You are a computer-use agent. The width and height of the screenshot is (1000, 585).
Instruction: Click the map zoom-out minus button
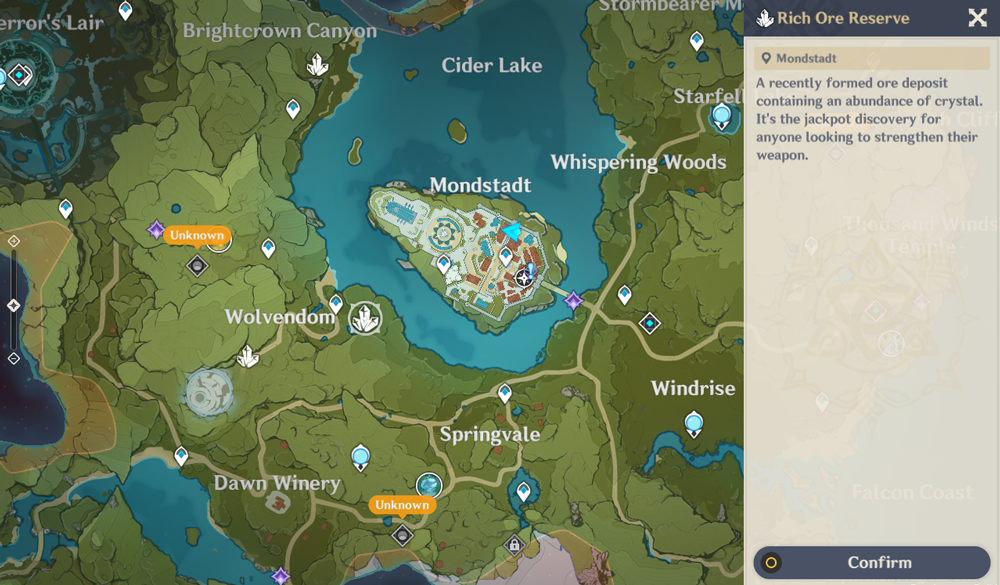pyautogui.click(x=13, y=358)
